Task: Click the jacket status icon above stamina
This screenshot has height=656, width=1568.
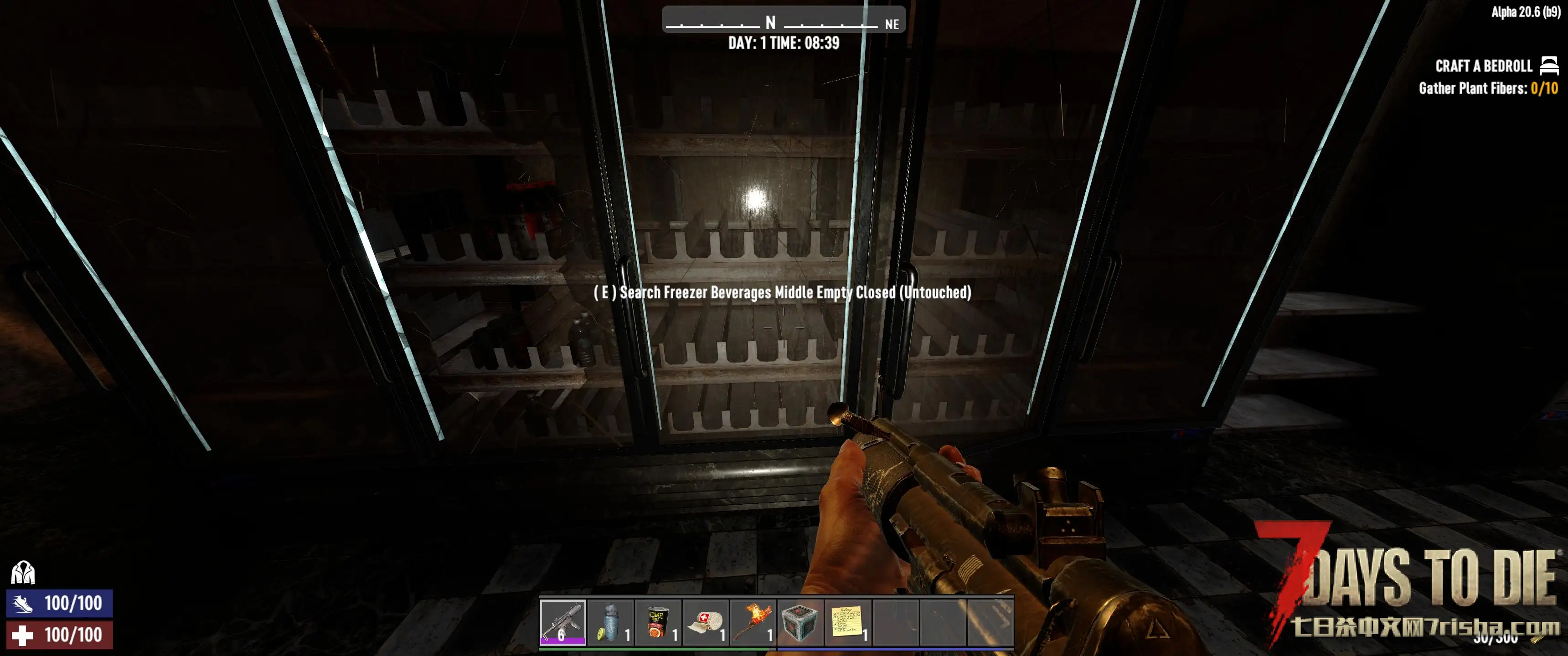Action: (x=23, y=573)
